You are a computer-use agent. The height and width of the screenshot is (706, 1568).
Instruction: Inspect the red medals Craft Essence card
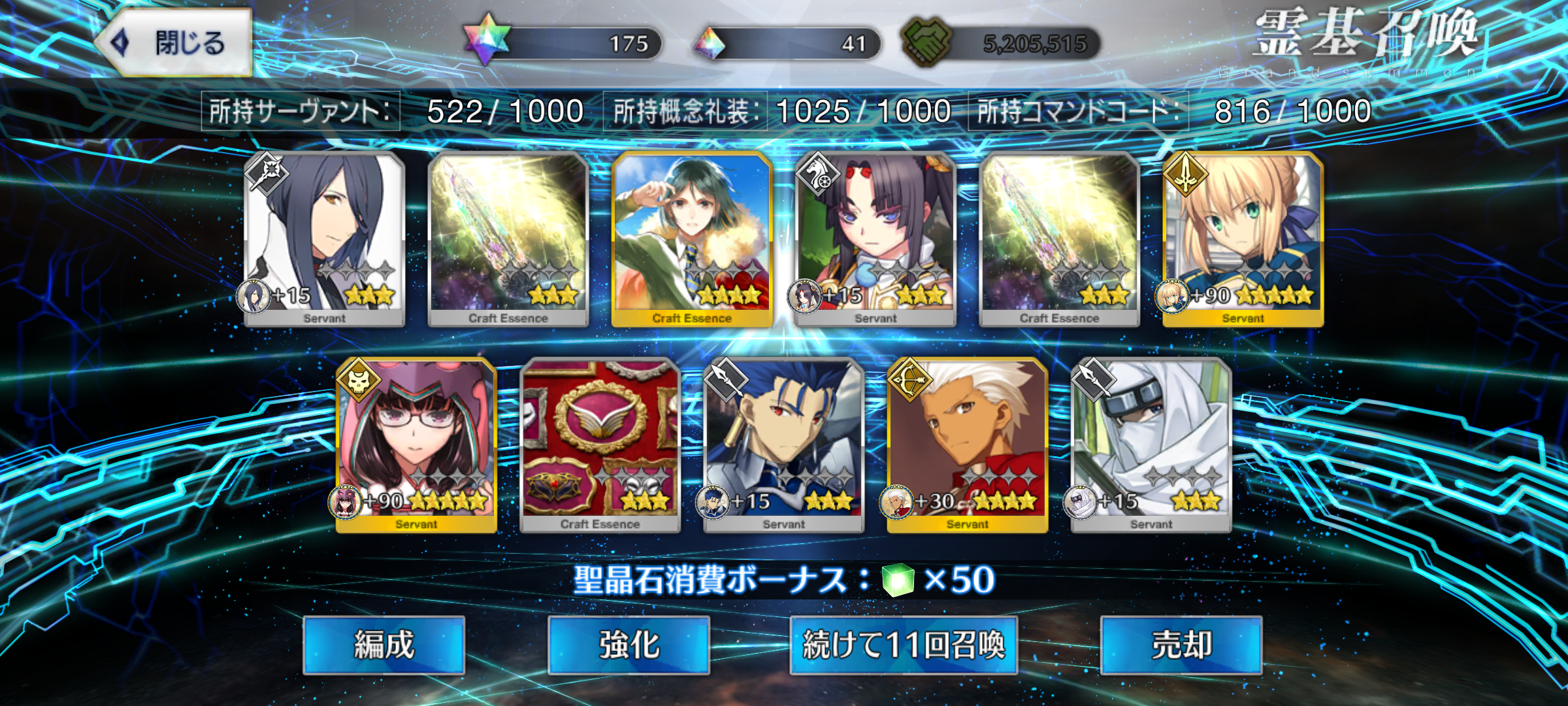point(600,445)
